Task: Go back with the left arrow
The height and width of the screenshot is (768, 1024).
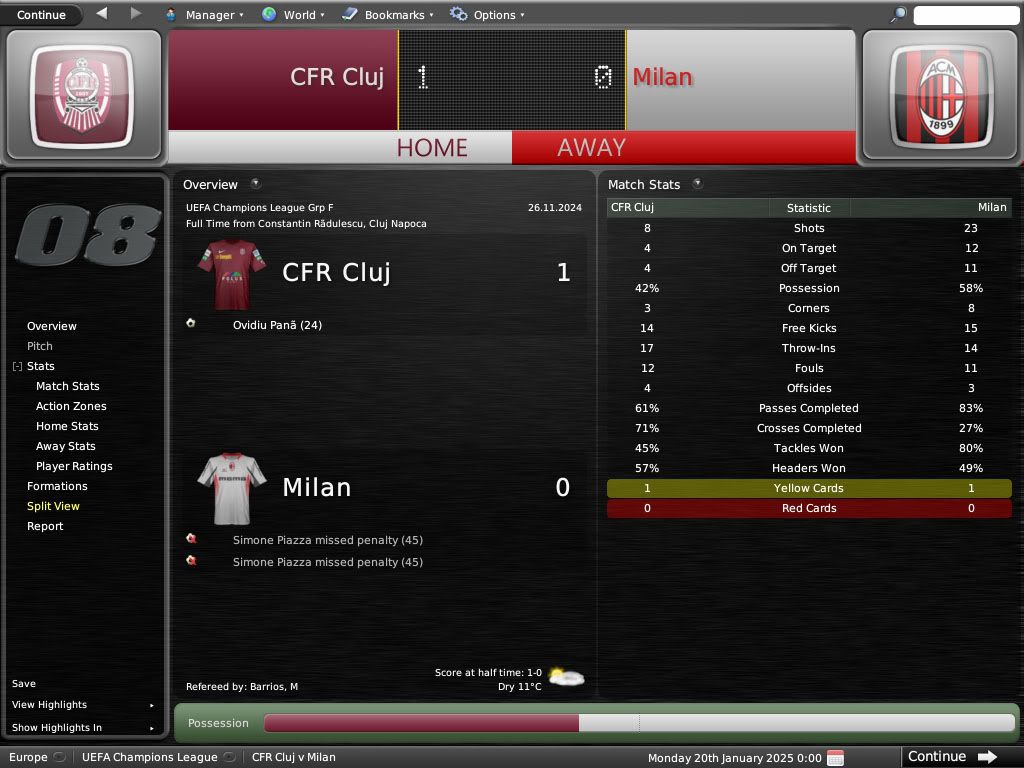Action: 102,14
